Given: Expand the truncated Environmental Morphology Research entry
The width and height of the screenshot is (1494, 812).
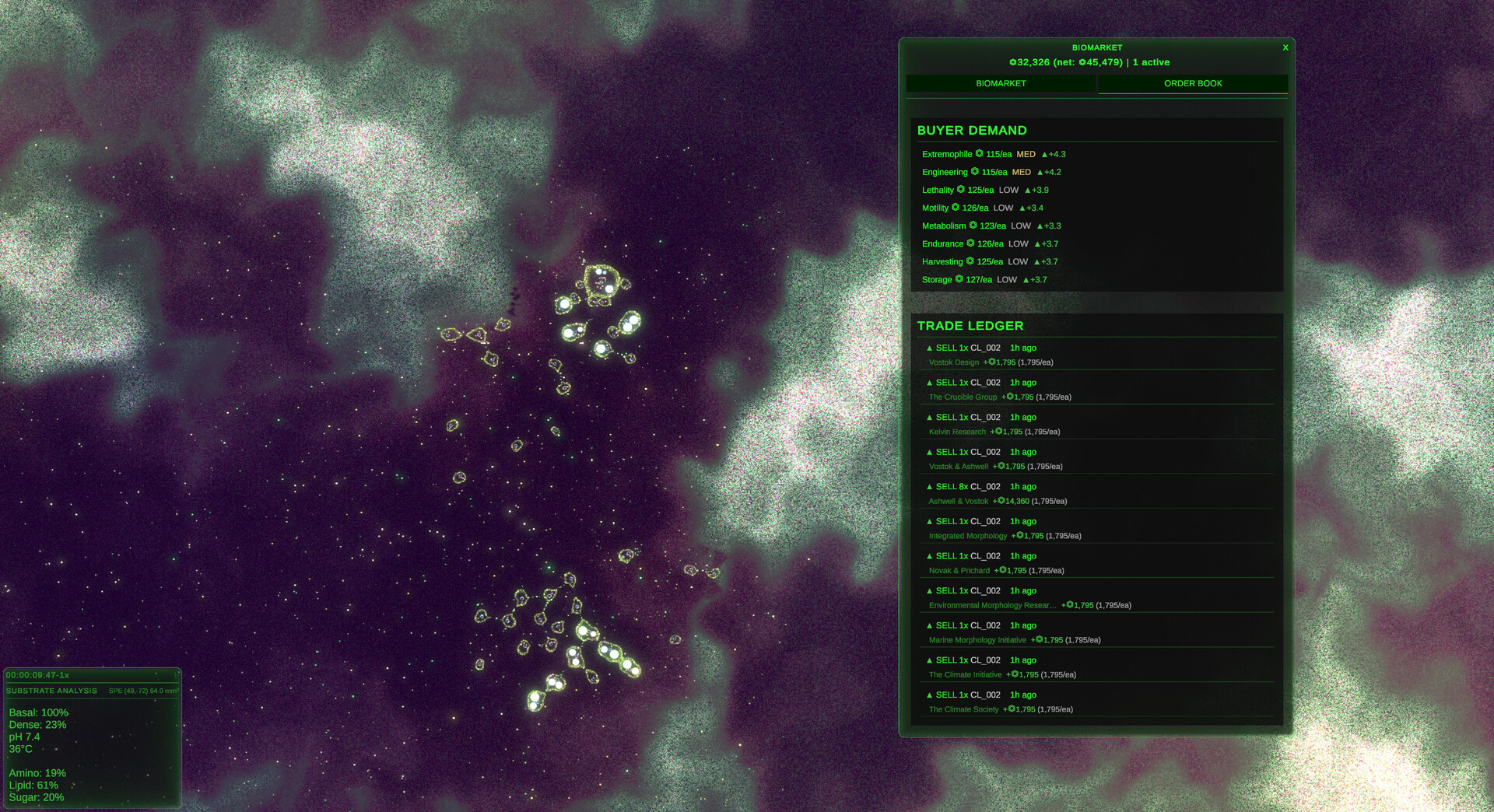Looking at the screenshot, I should pyautogui.click(x=992, y=604).
